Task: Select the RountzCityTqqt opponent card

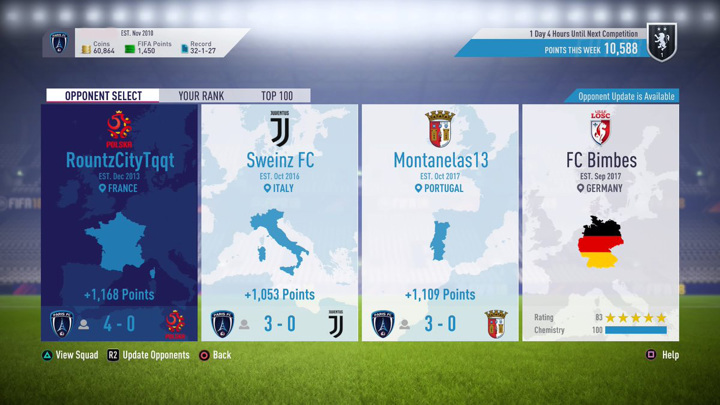Action: pos(119,222)
